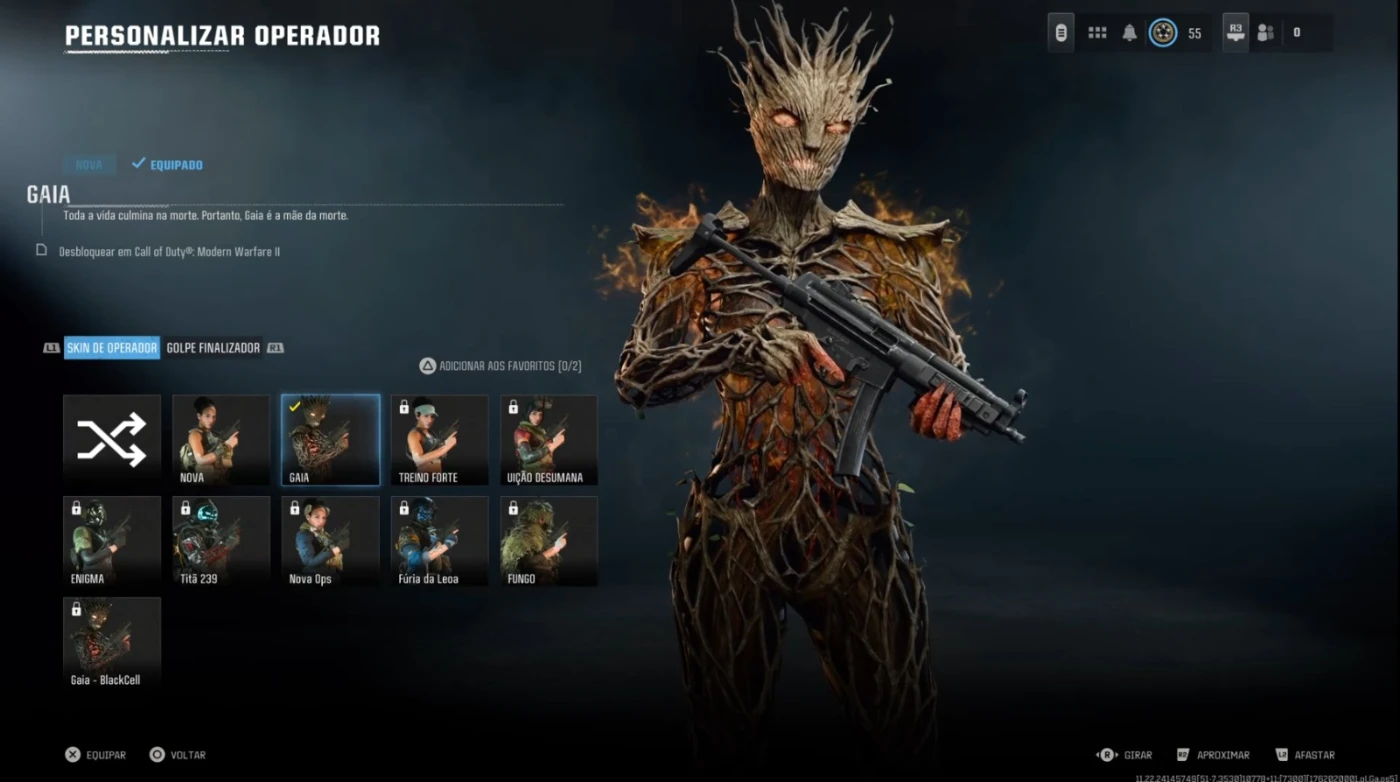Pick the Nova Ops skin tile

[x=330, y=541]
